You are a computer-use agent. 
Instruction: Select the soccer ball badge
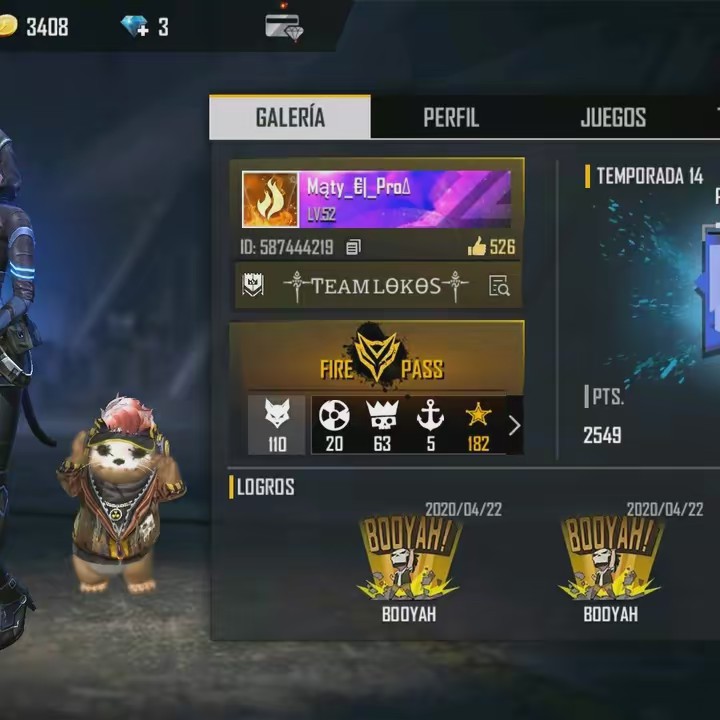pos(334,424)
